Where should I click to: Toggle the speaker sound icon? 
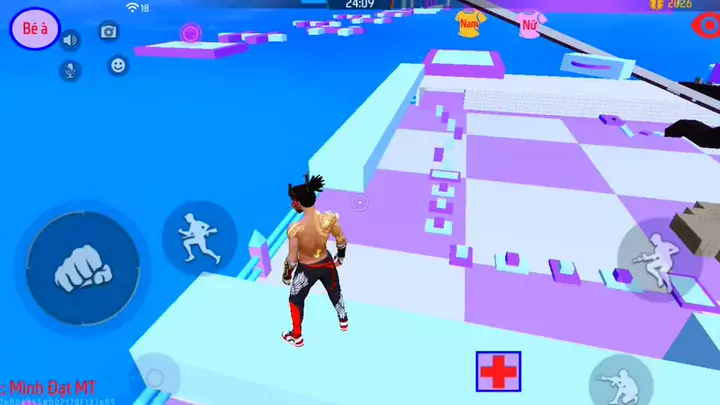pyautogui.click(x=70, y=40)
